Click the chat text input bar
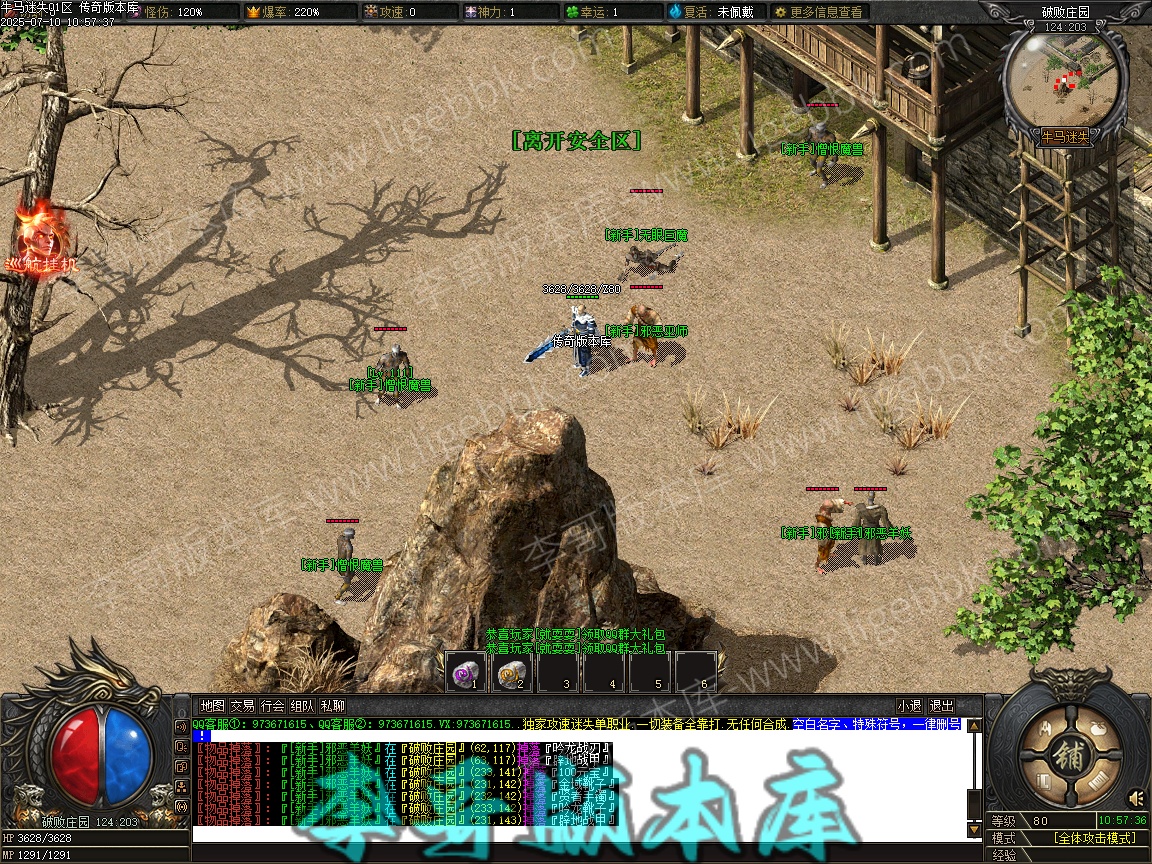 coord(578,834)
